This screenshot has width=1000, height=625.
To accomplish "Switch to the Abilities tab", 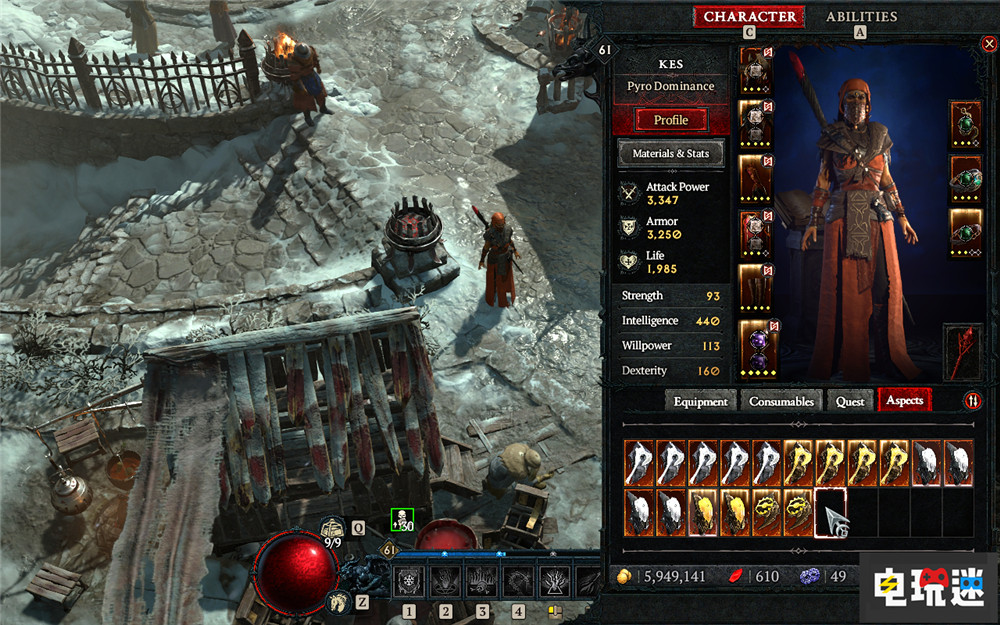I will tap(861, 16).
